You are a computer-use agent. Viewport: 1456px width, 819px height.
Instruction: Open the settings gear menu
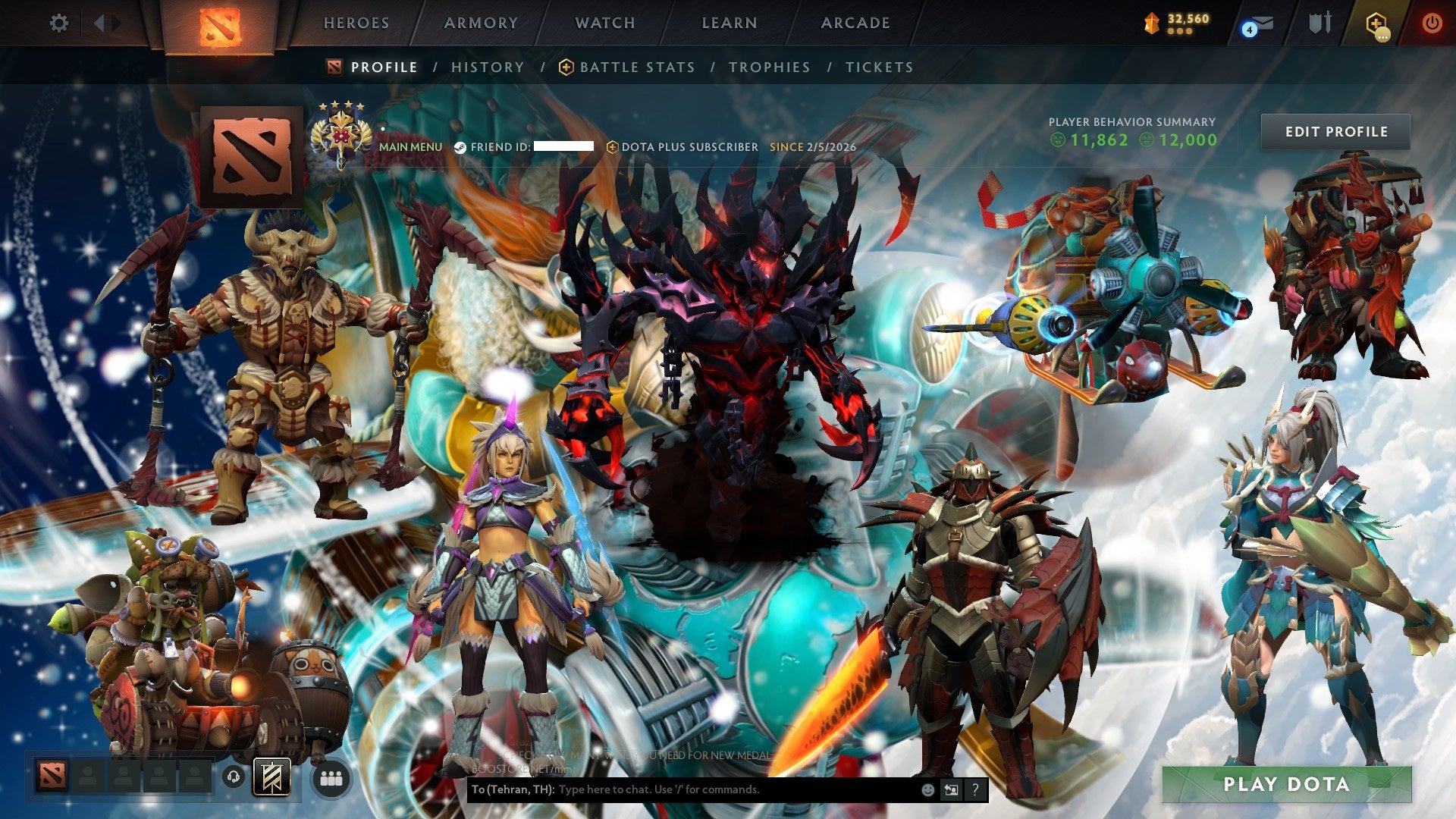tap(58, 24)
